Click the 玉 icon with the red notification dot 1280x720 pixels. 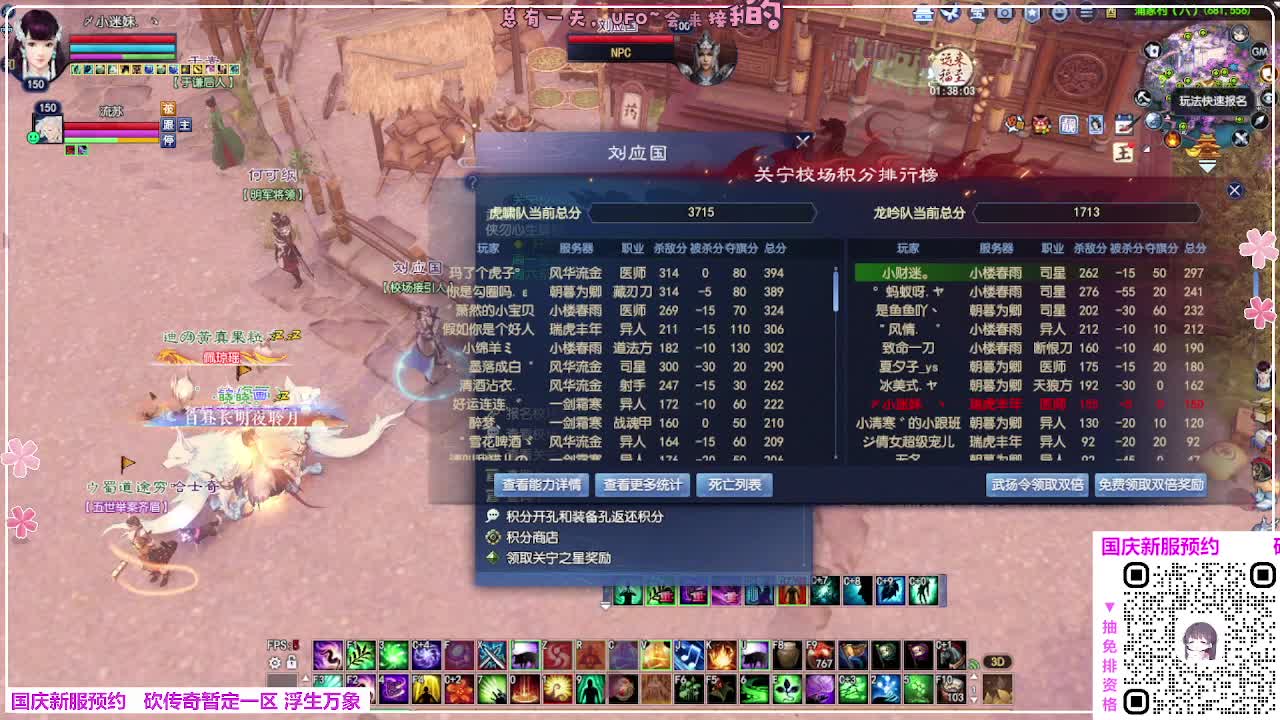1123,152
